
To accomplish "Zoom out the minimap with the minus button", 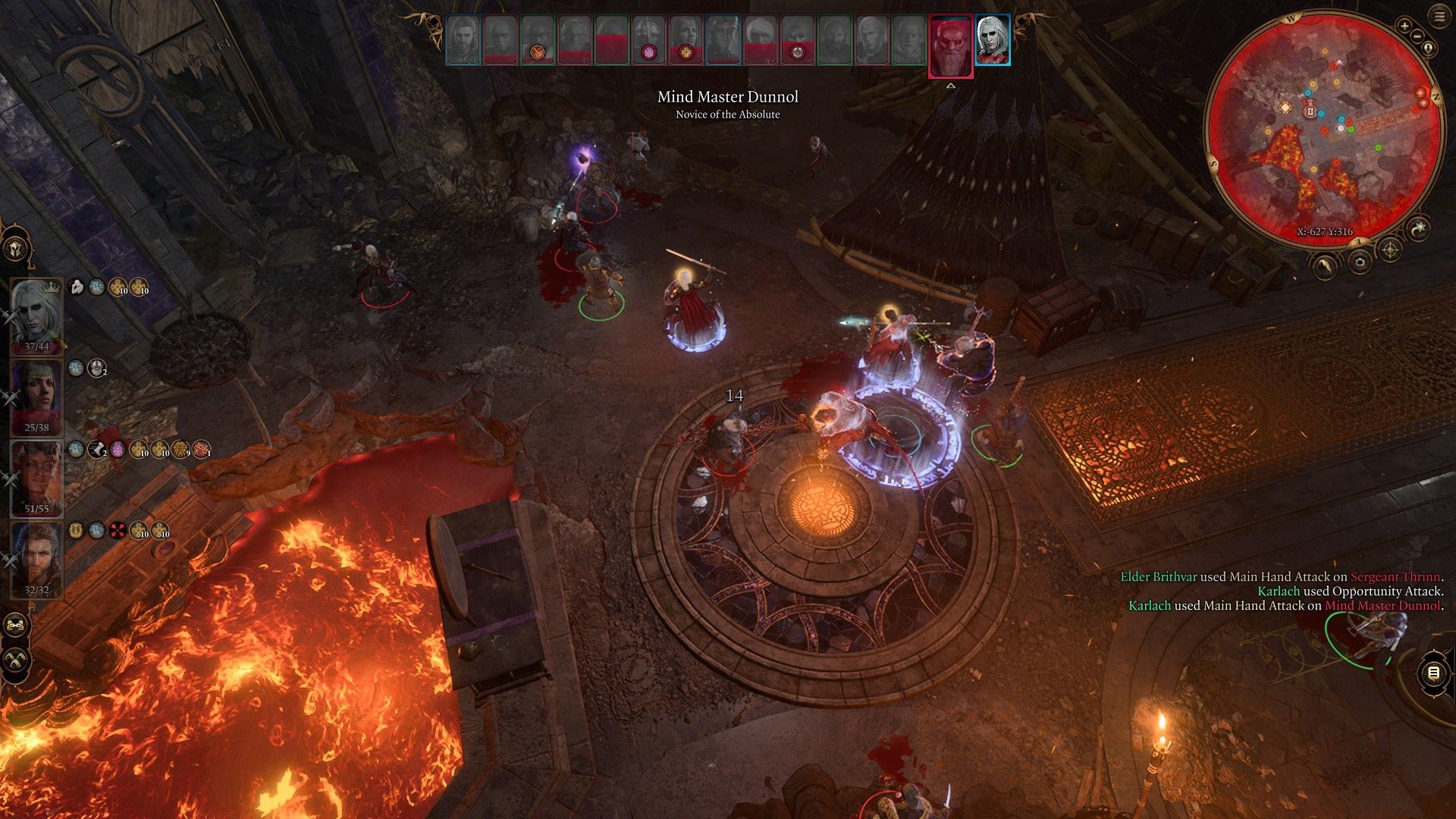I will point(1417,36).
